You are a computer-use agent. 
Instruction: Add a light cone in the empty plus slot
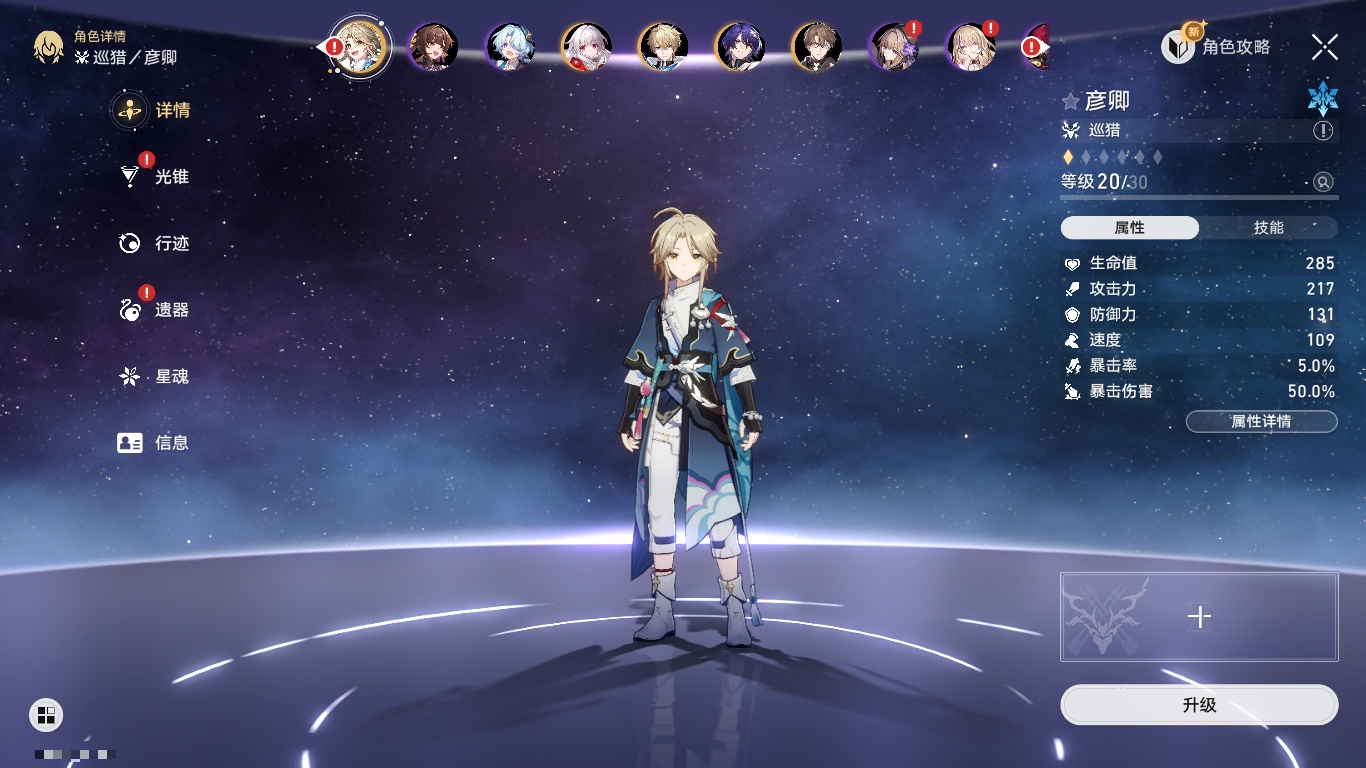1199,617
